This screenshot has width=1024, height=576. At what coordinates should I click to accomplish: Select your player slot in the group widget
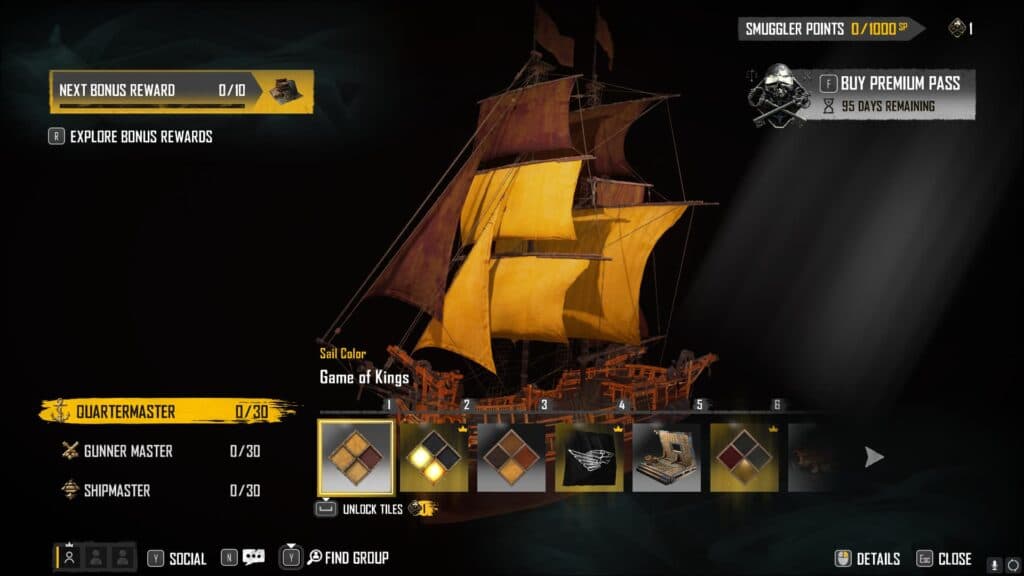[69, 558]
